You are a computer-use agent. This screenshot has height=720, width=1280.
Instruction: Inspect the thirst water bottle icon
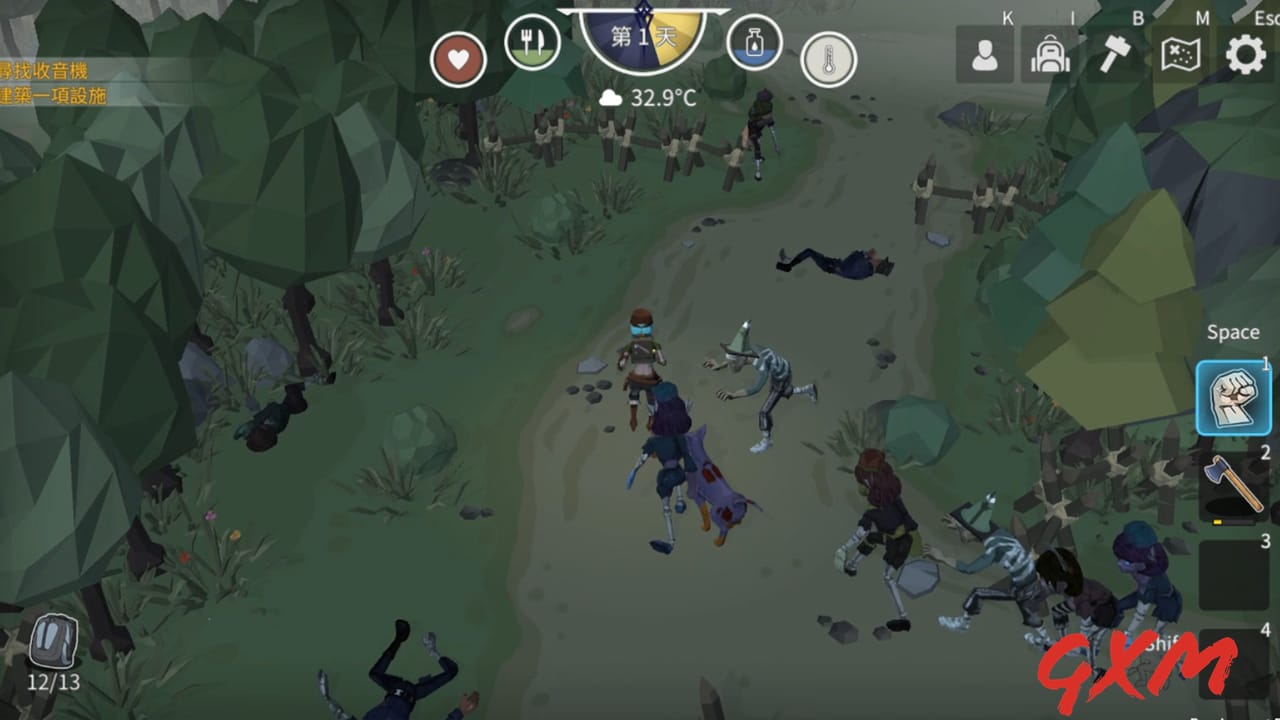[x=756, y=44]
